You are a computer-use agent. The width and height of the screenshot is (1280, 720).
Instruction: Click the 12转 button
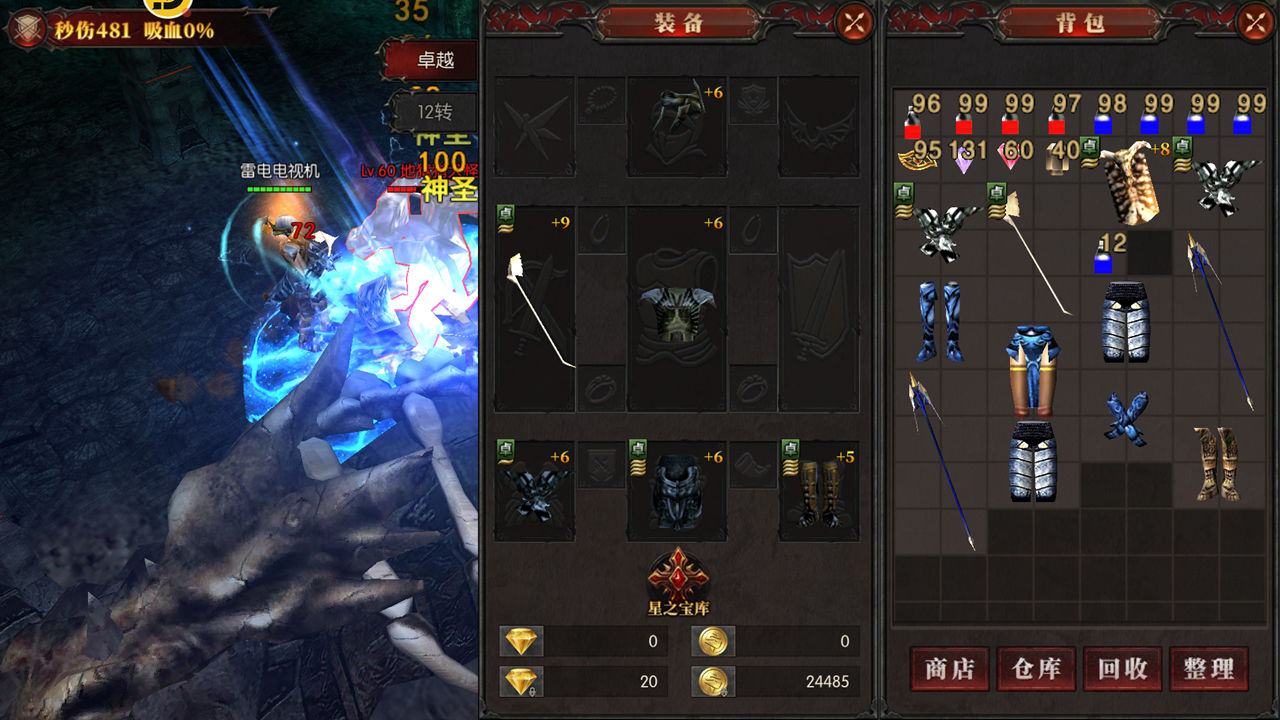click(434, 111)
